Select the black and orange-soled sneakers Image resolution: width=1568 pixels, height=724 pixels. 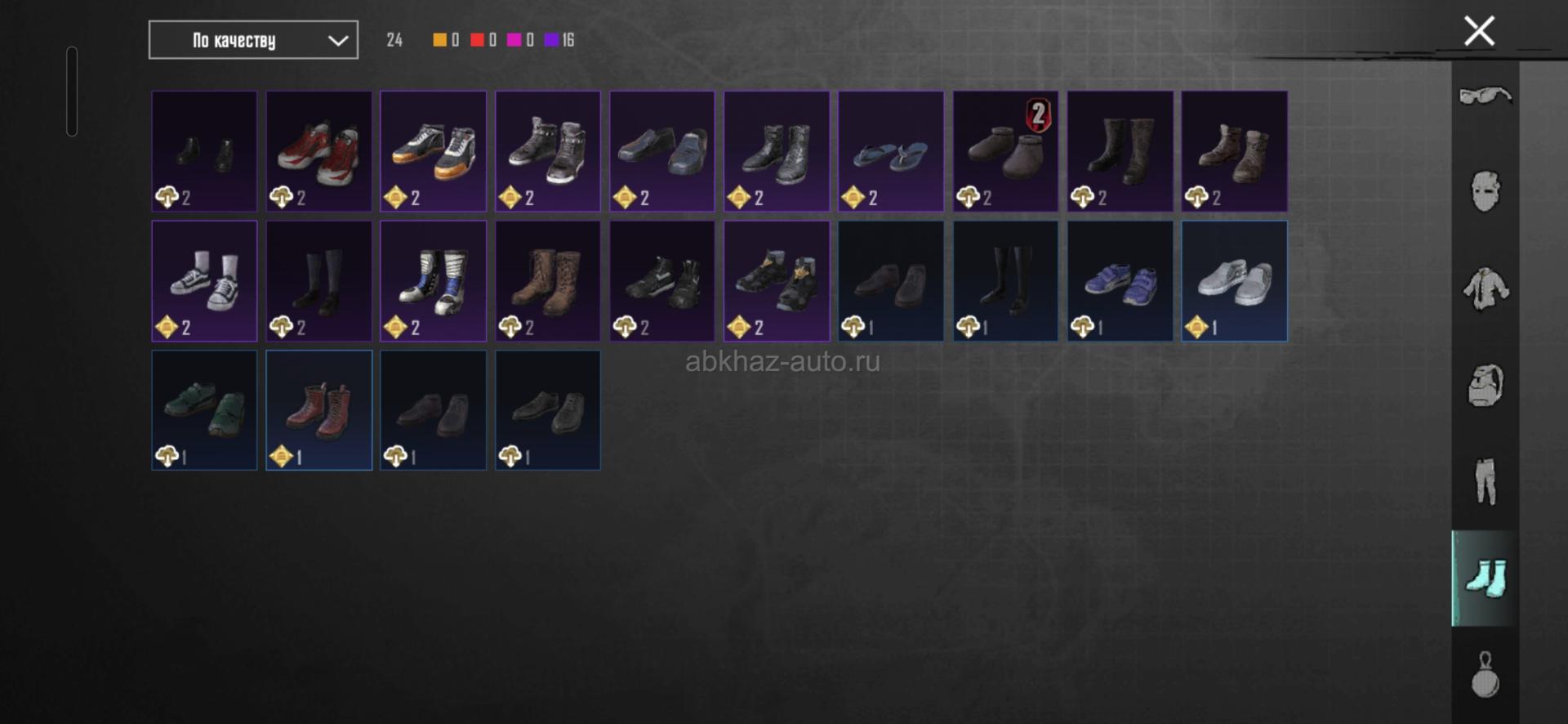click(434, 151)
